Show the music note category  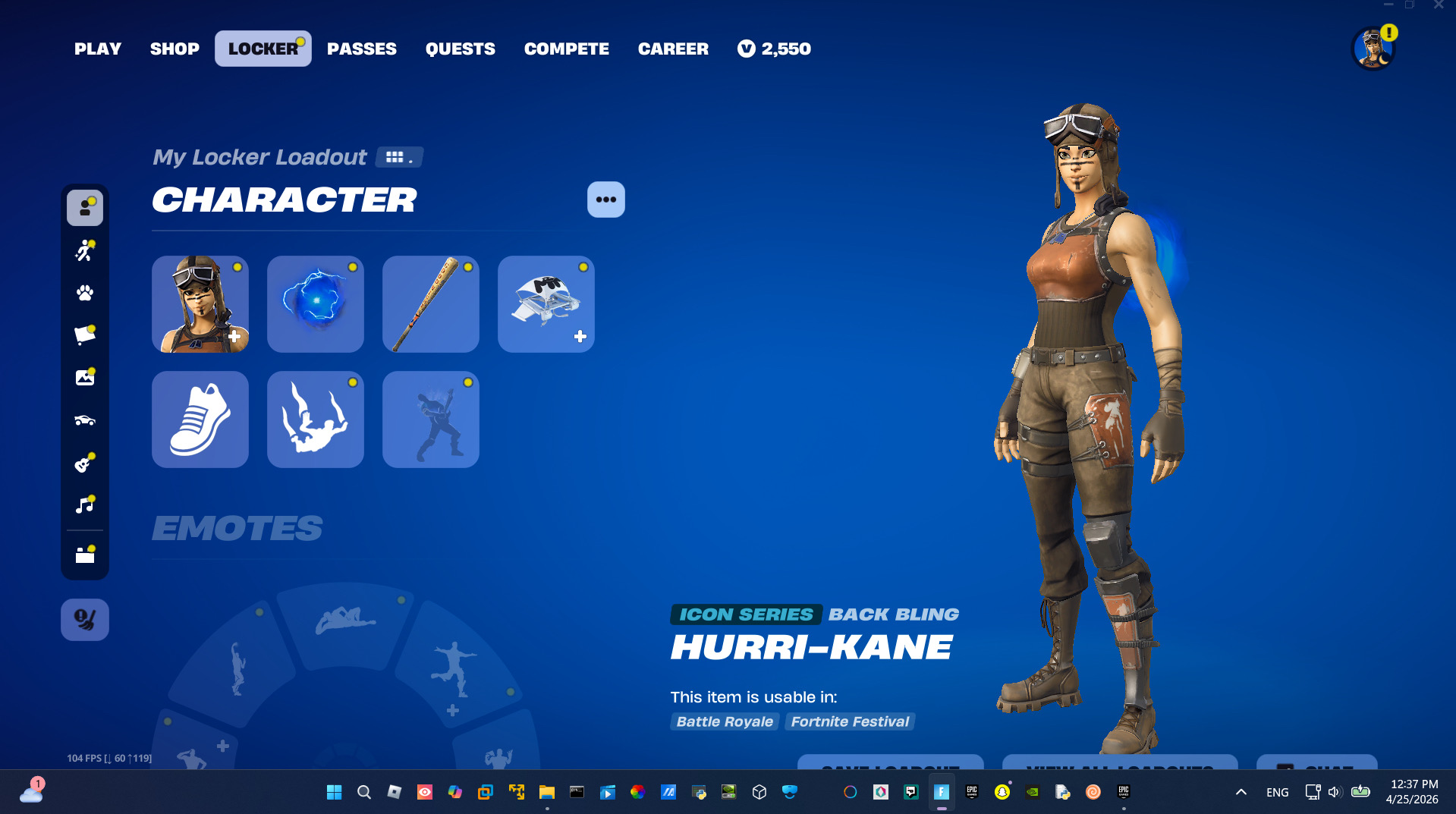(85, 505)
